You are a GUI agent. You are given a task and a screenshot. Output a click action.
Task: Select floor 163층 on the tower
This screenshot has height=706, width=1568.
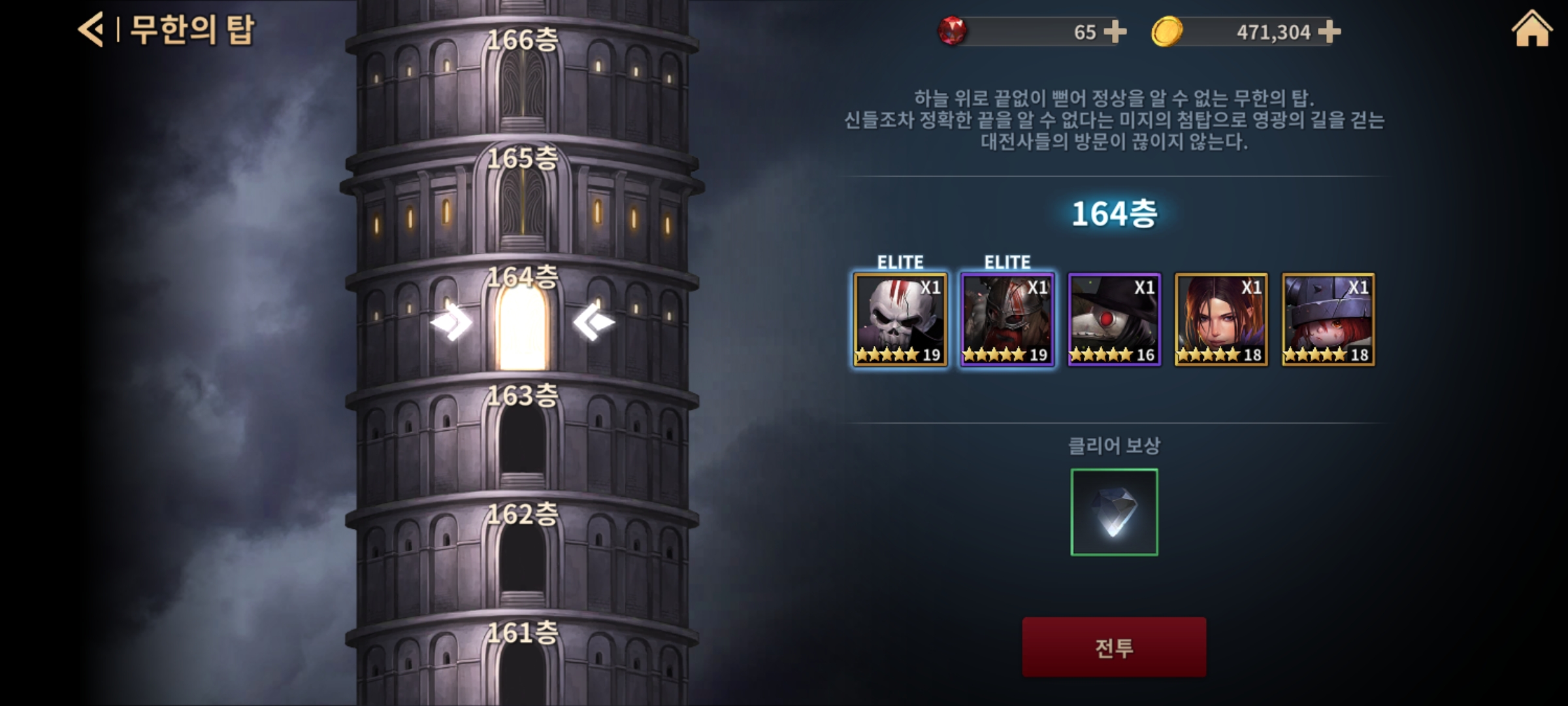tap(522, 439)
